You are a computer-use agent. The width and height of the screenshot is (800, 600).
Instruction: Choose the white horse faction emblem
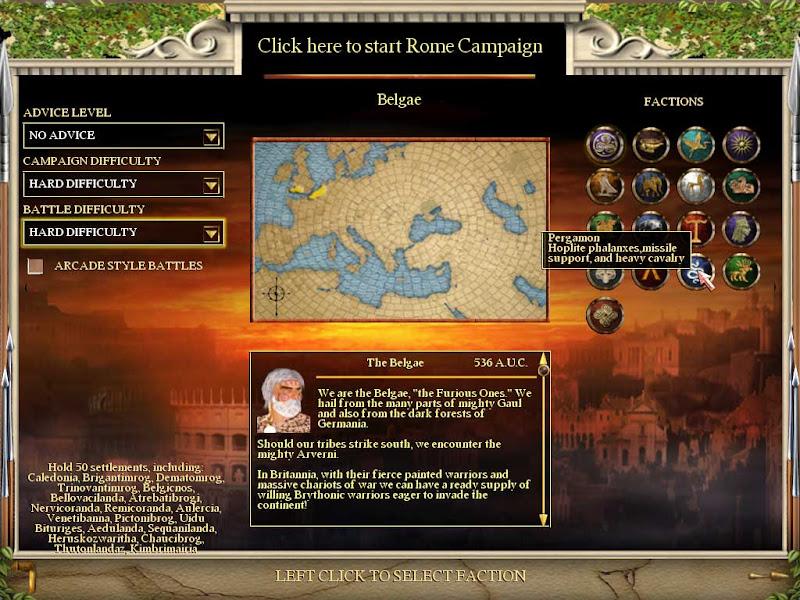(x=696, y=186)
